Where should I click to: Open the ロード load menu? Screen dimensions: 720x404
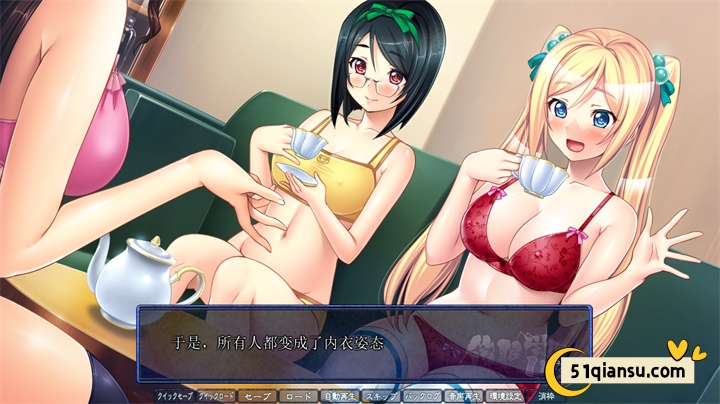click(298, 396)
